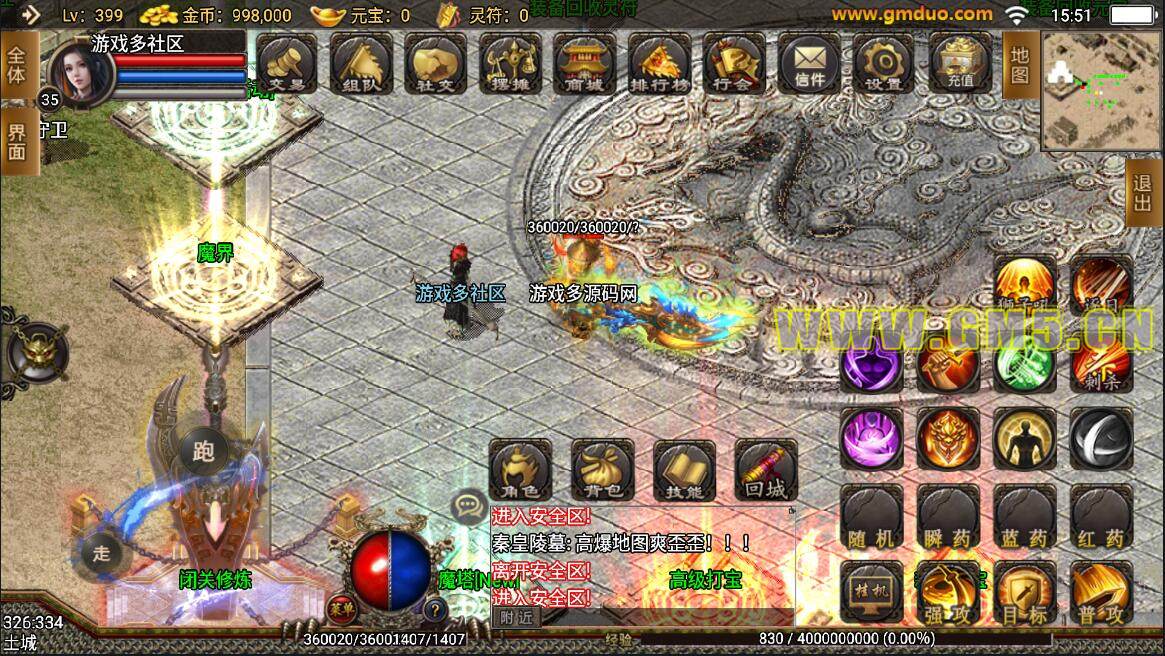Open the 地图 map tab

pos(1019,65)
